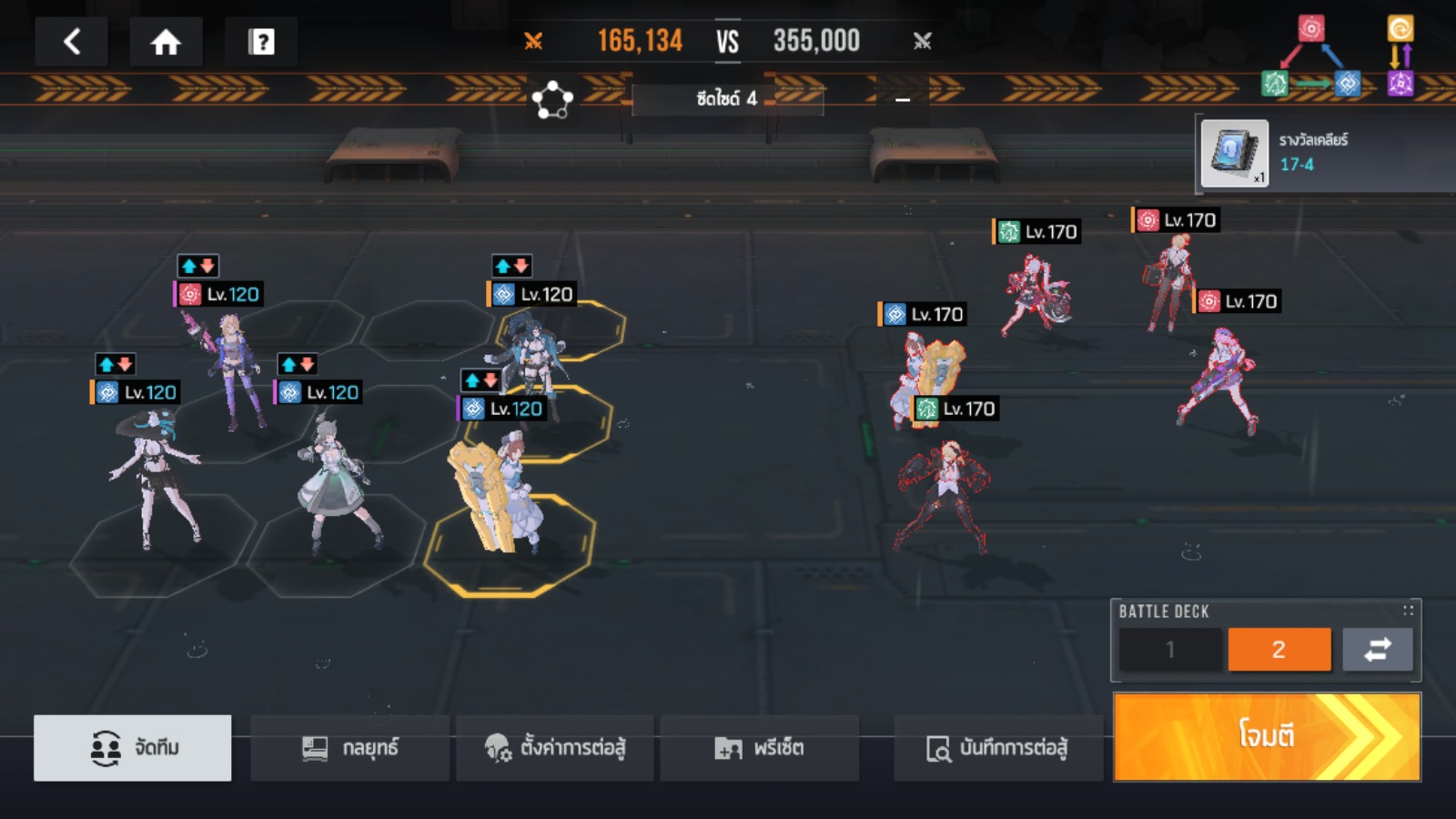Viewport: 1456px width, 819px height.
Task: Open the strategy menu
Action: tap(350, 748)
